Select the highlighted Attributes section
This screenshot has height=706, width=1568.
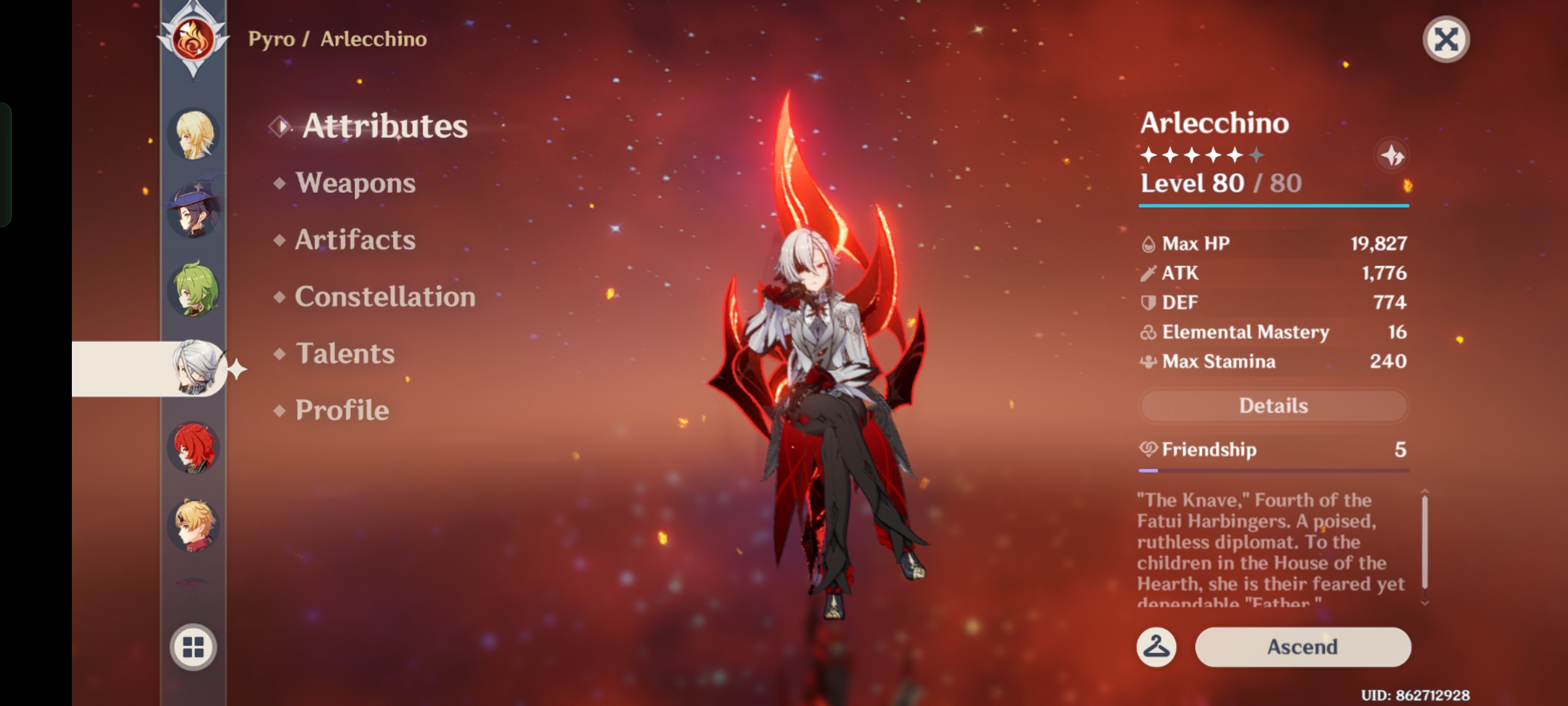(x=384, y=126)
